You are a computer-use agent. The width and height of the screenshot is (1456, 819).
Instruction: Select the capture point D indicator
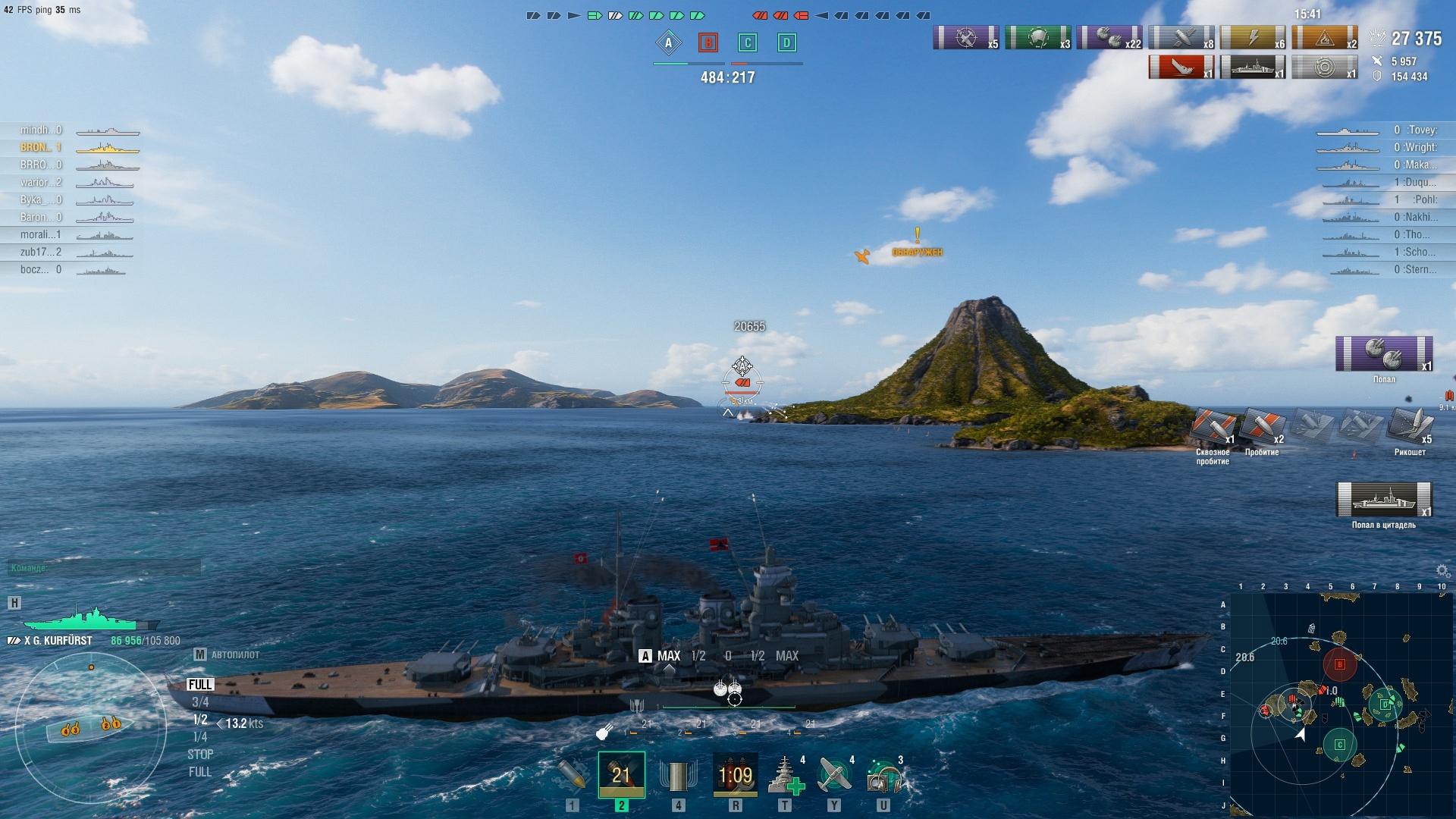tap(786, 43)
